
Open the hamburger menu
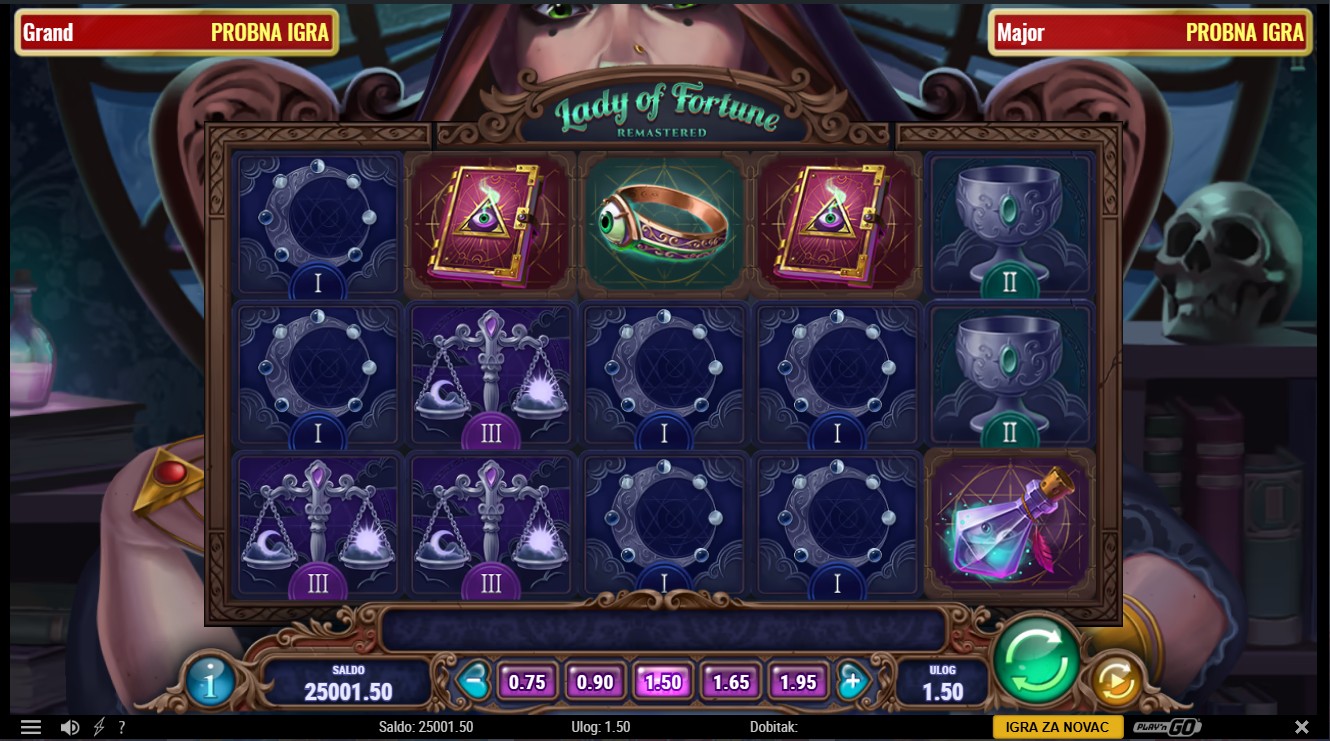click(x=31, y=727)
